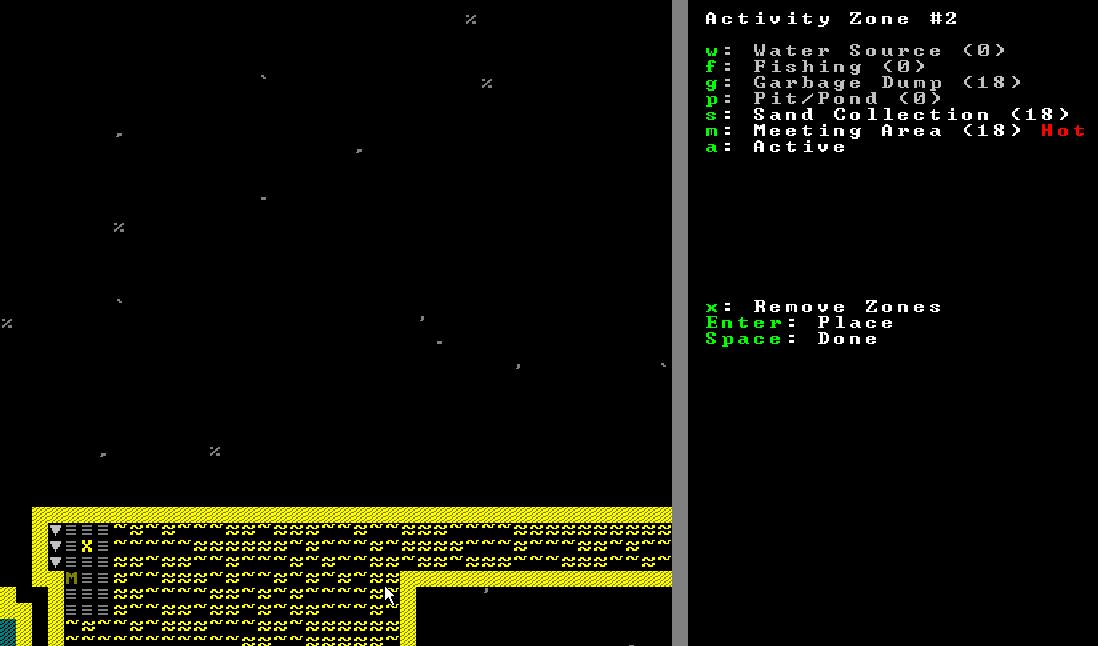Toggle the Garbage Dump zone option

point(863,83)
